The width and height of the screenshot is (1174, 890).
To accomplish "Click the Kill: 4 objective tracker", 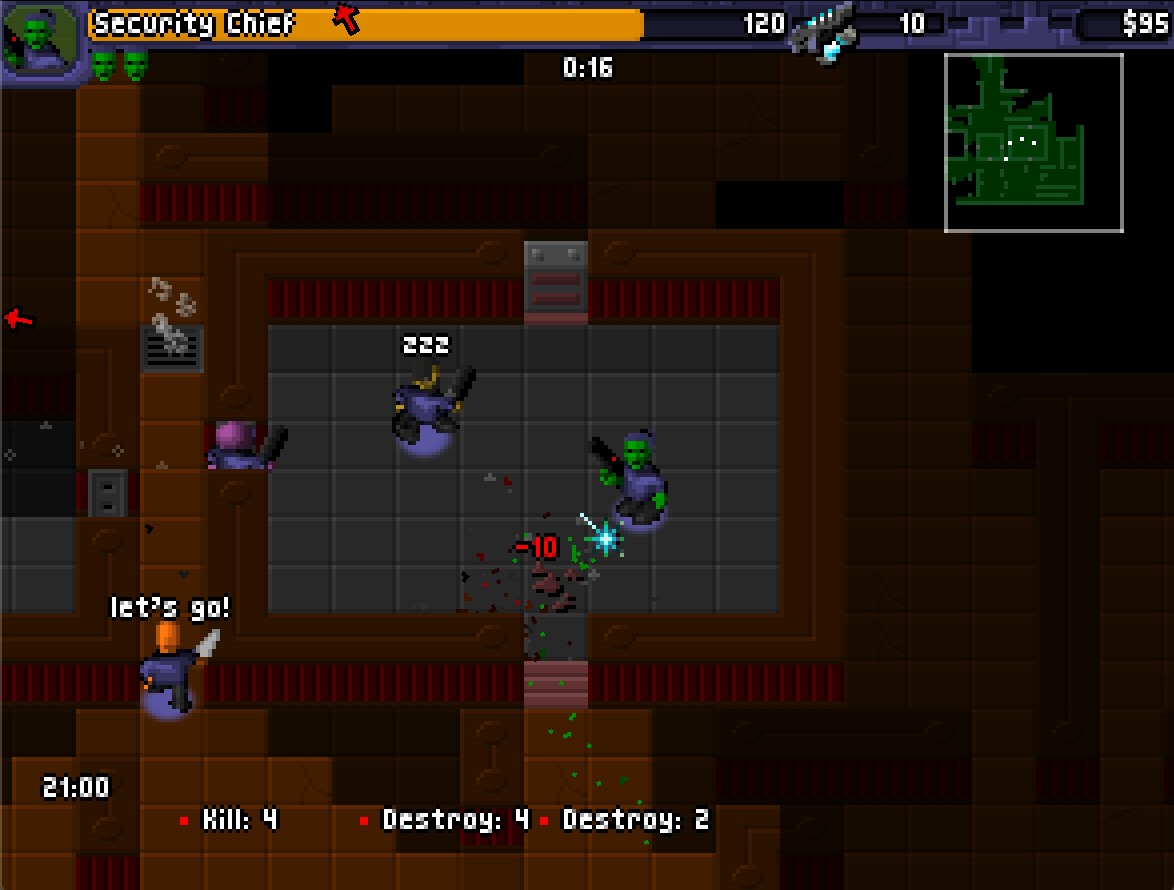I will 229,821.
